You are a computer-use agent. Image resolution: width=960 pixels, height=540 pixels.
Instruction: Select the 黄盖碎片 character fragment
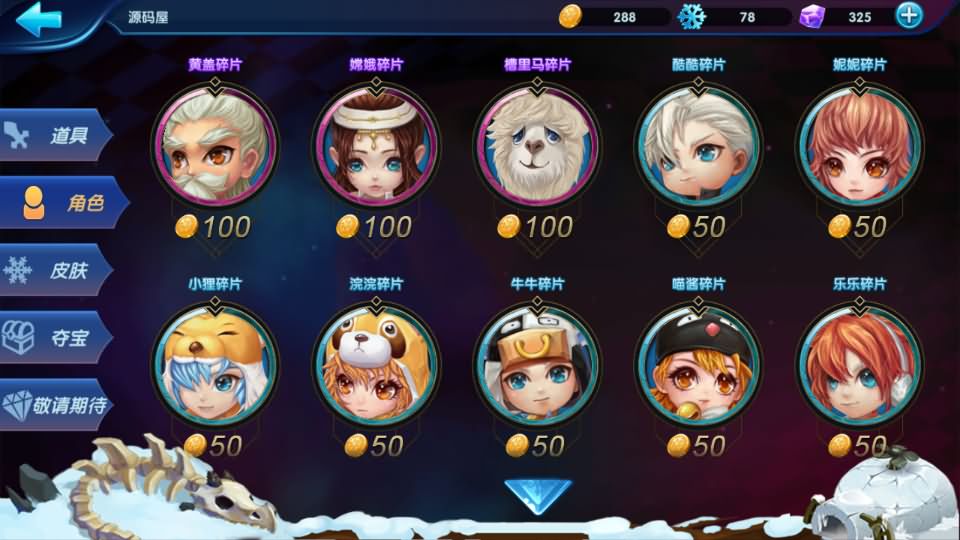coord(215,146)
